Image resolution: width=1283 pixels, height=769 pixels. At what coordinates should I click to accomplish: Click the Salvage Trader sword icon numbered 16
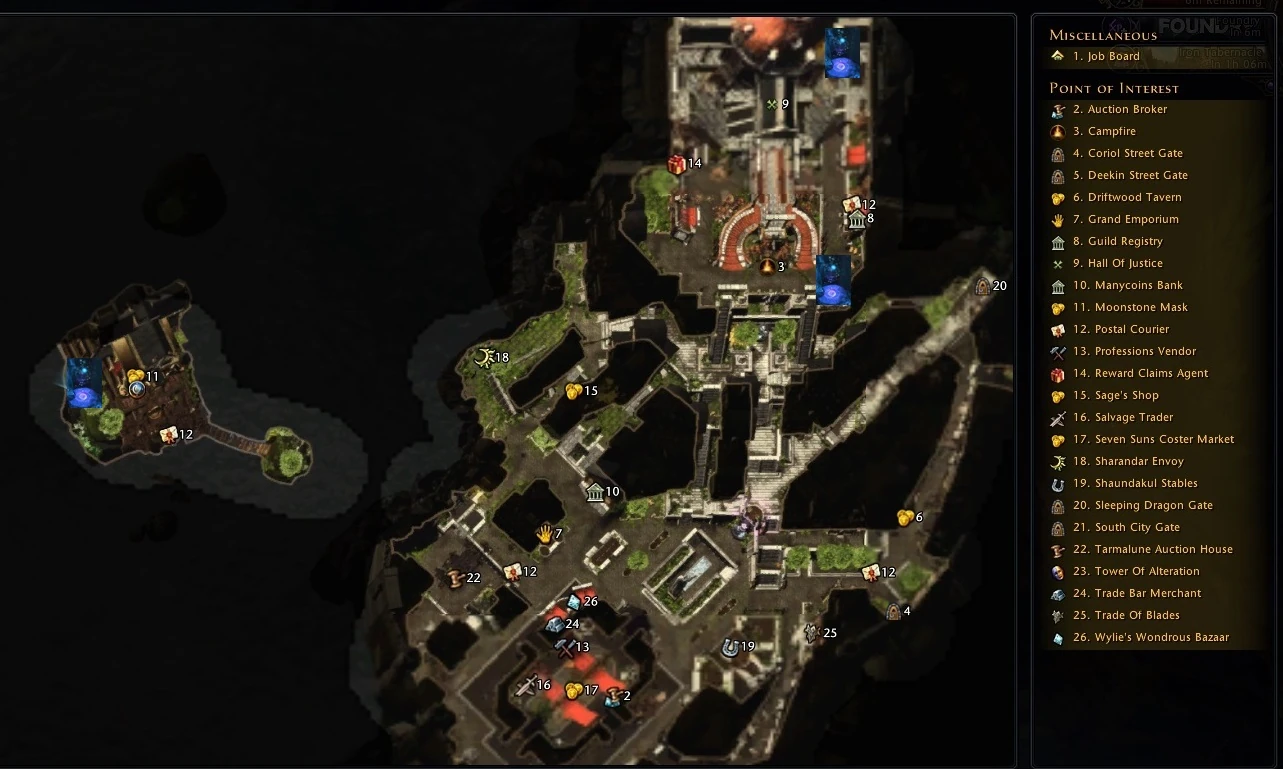pyautogui.click(x=527, y=685)
